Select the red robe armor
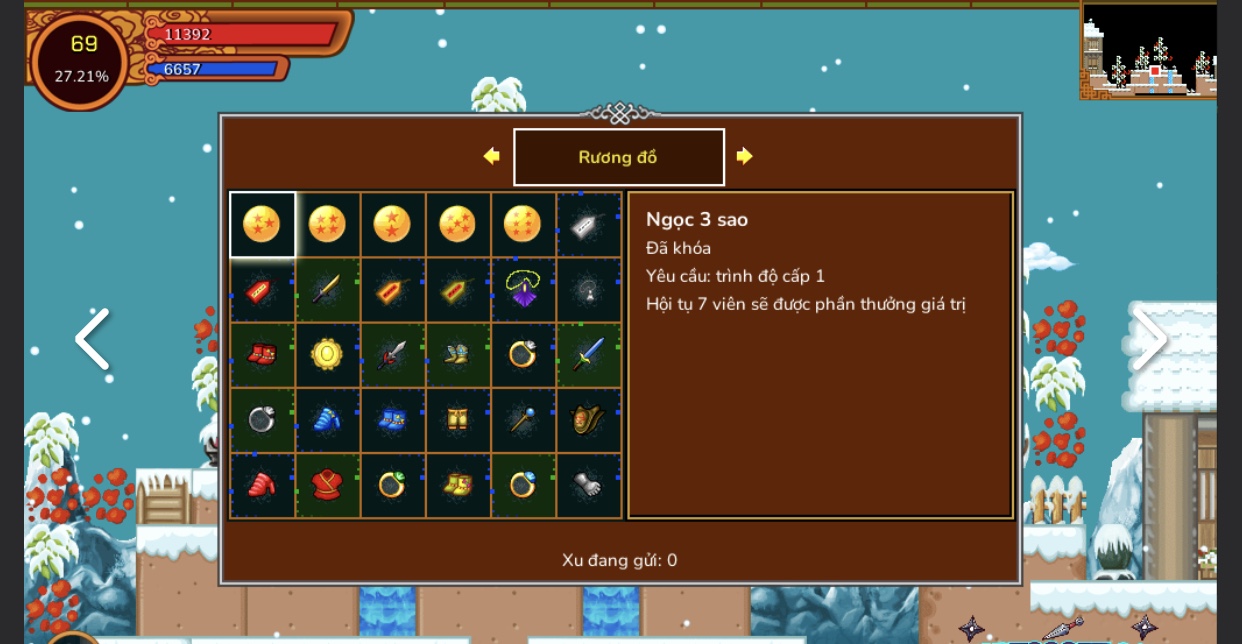Viewport: 1242px width, 644px height. pyautogui.click(x=327, y=485)
